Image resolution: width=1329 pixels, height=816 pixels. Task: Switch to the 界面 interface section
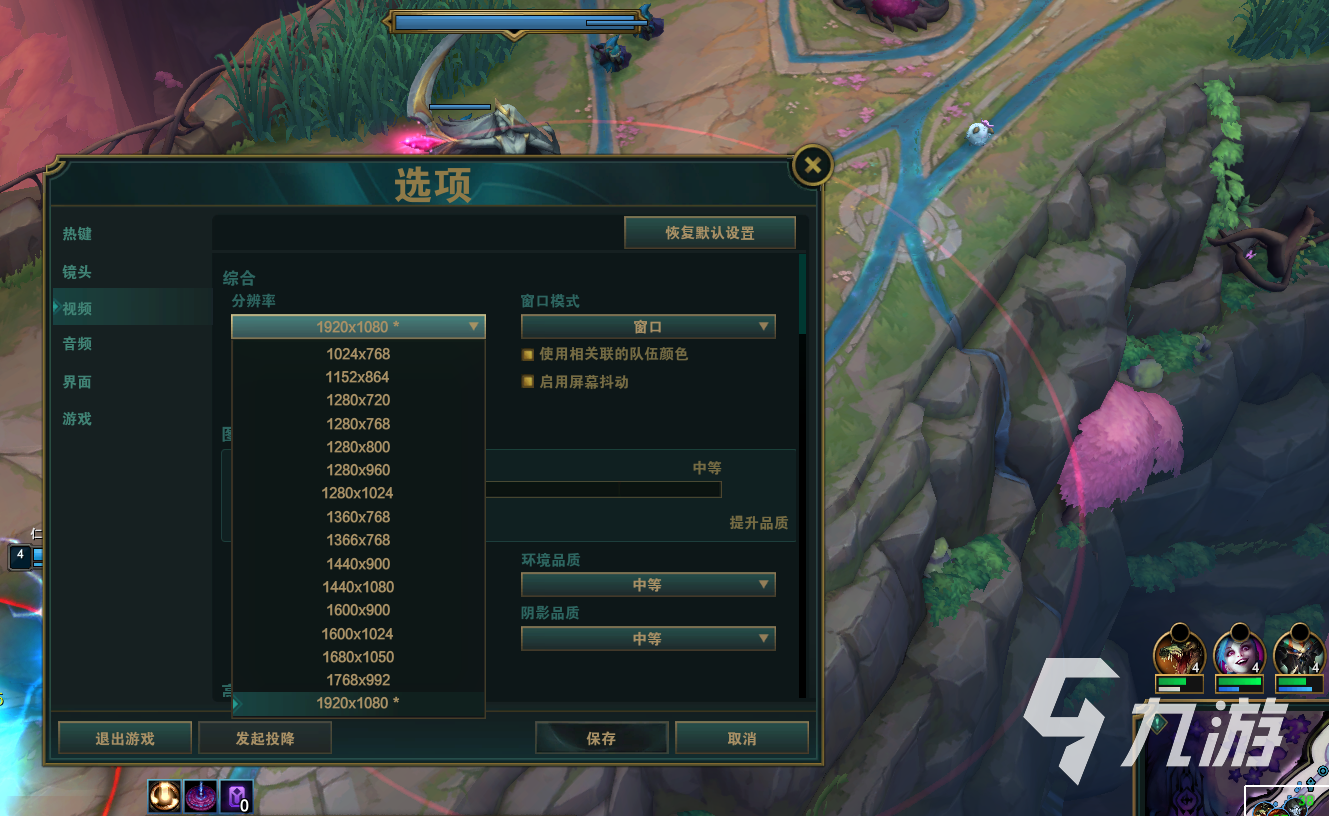pyautogui.click(x=77, y=382)
